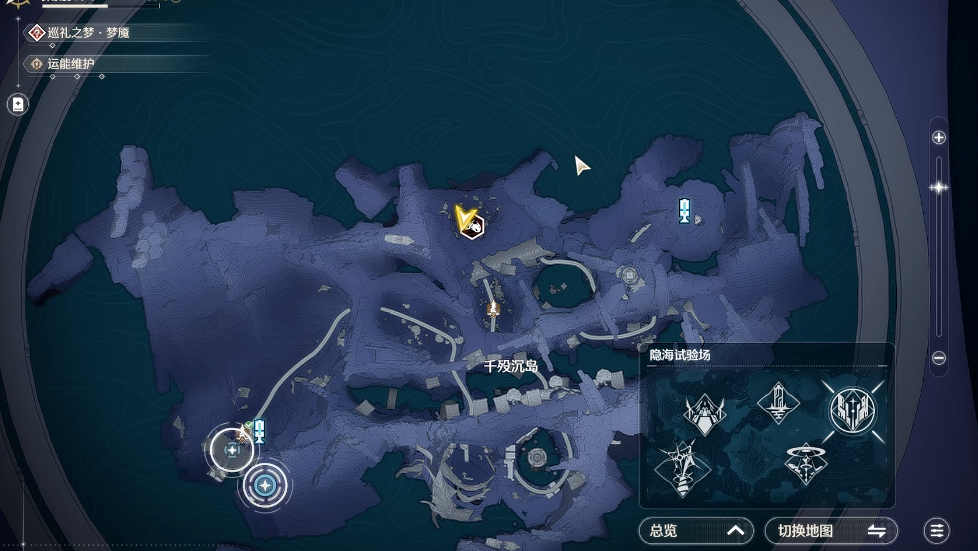978x551 pixels.
Task: Select the teleport beacon marker in the northeast
Action: pos(684,210)
